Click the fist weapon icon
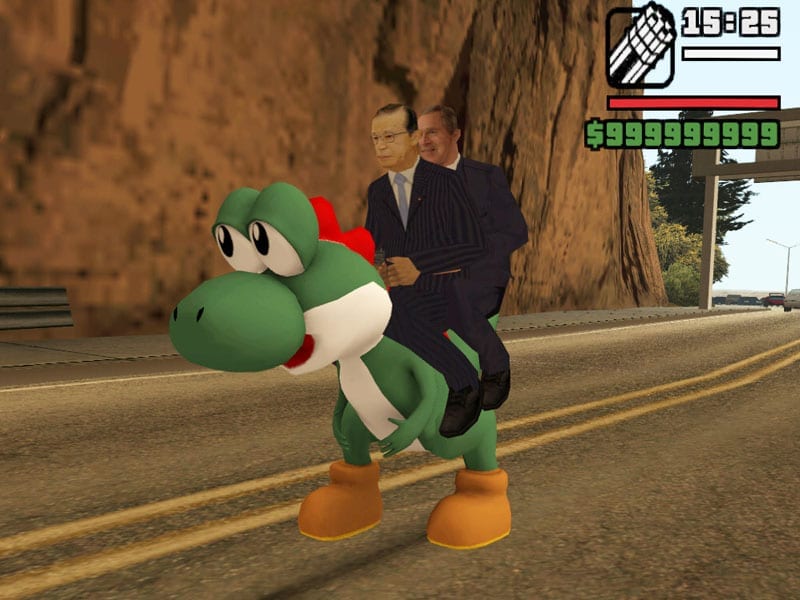This screenshot has height=600, width=800. pyautogui.click(x=640, y=47)
